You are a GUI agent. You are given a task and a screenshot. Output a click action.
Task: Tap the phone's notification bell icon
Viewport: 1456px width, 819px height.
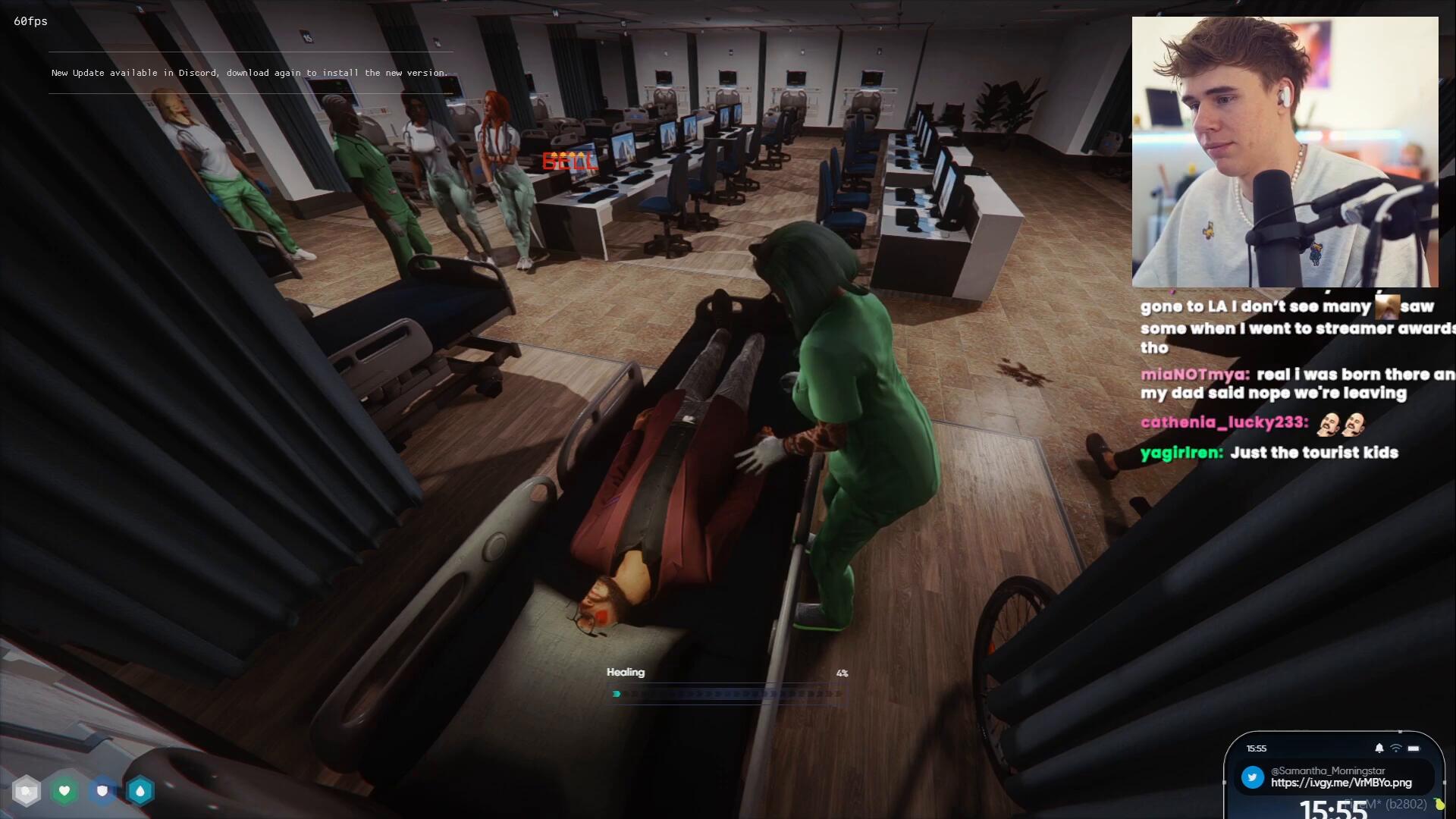(x=1379, y=748)
